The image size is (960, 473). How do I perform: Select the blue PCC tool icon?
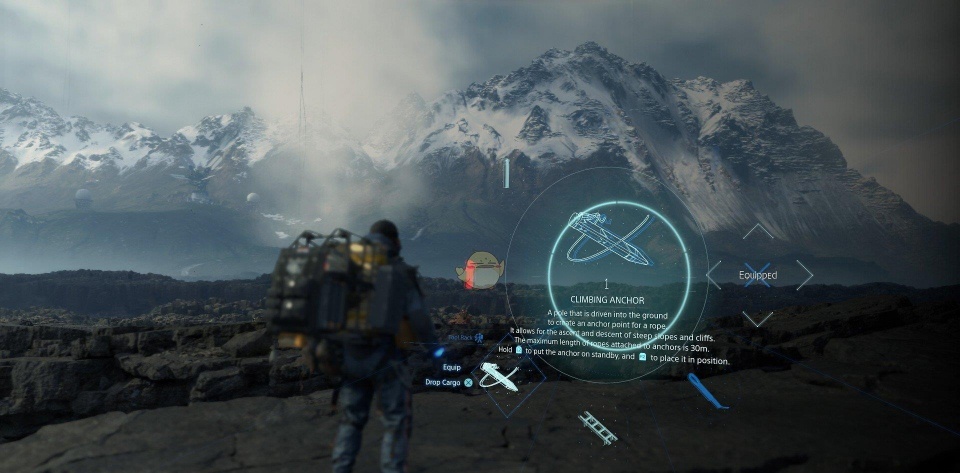[x=706, y=390]
